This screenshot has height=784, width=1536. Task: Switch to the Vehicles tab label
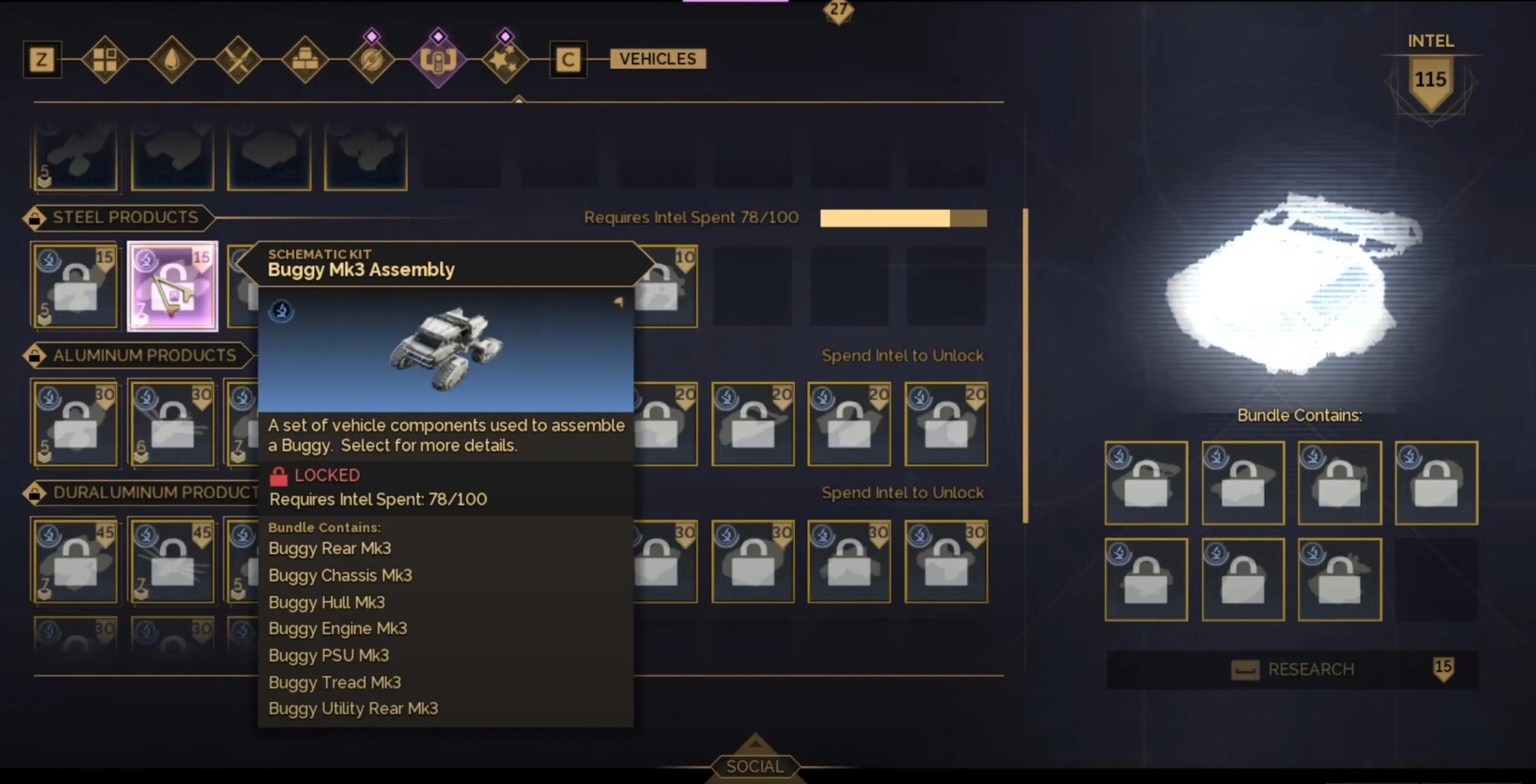pyautogui.click(x=657, y=59)
